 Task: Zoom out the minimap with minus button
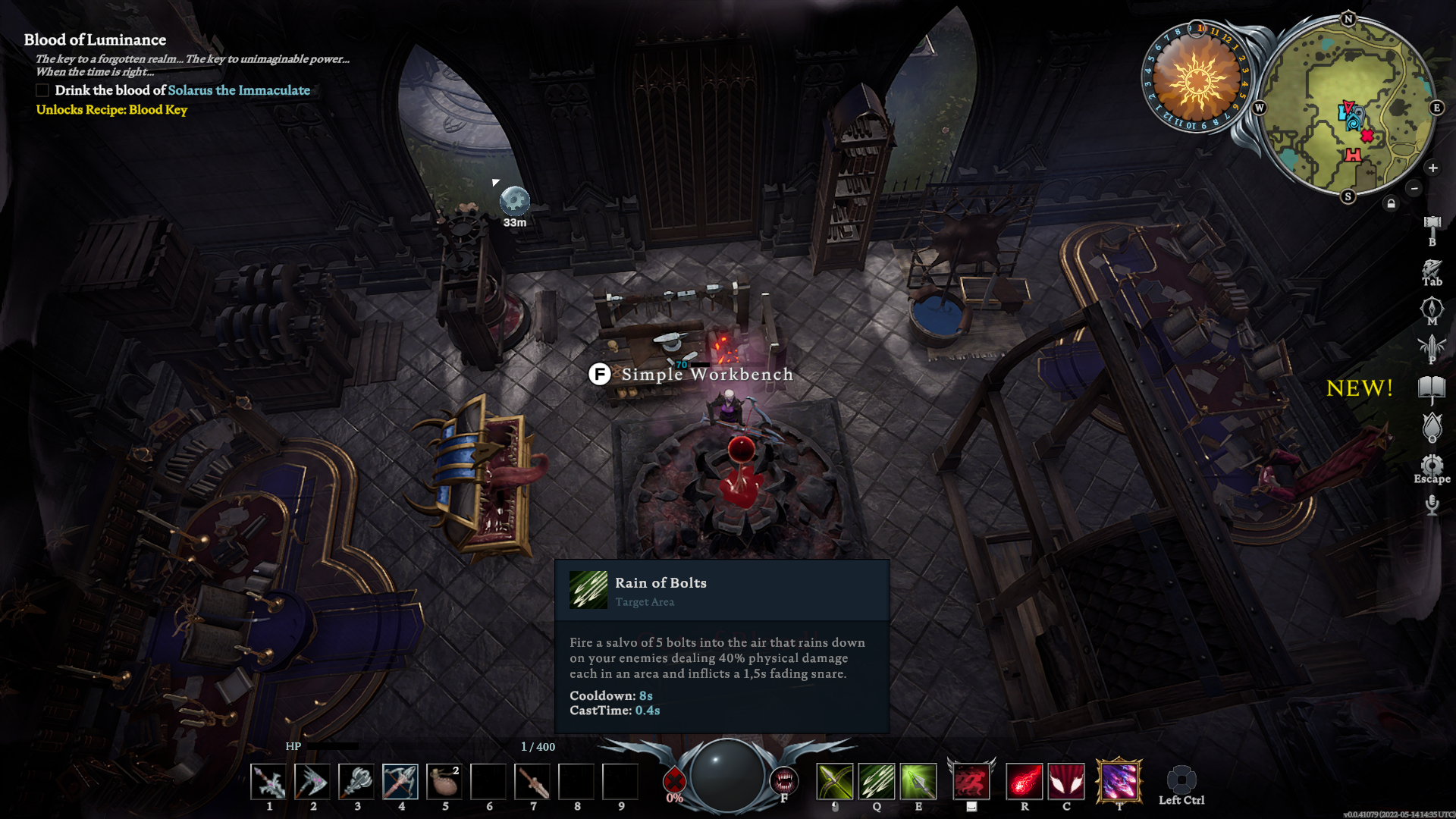(1414, 188)
